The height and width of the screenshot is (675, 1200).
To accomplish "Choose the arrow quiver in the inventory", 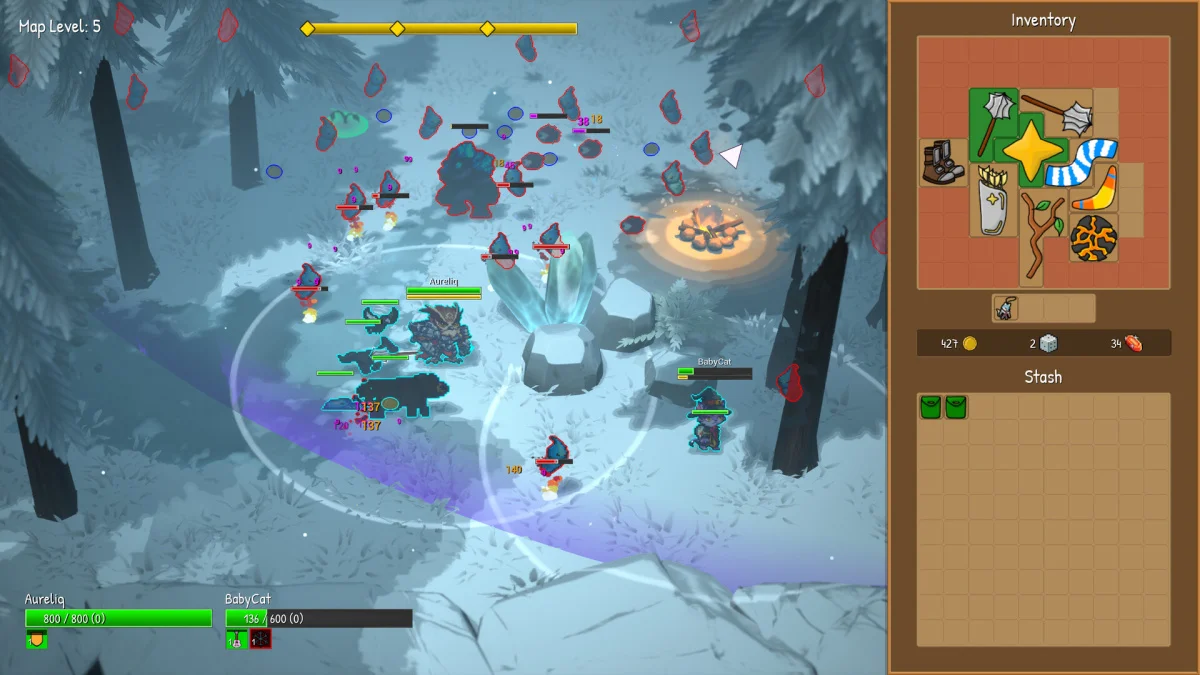I will [x=994, y=201].
